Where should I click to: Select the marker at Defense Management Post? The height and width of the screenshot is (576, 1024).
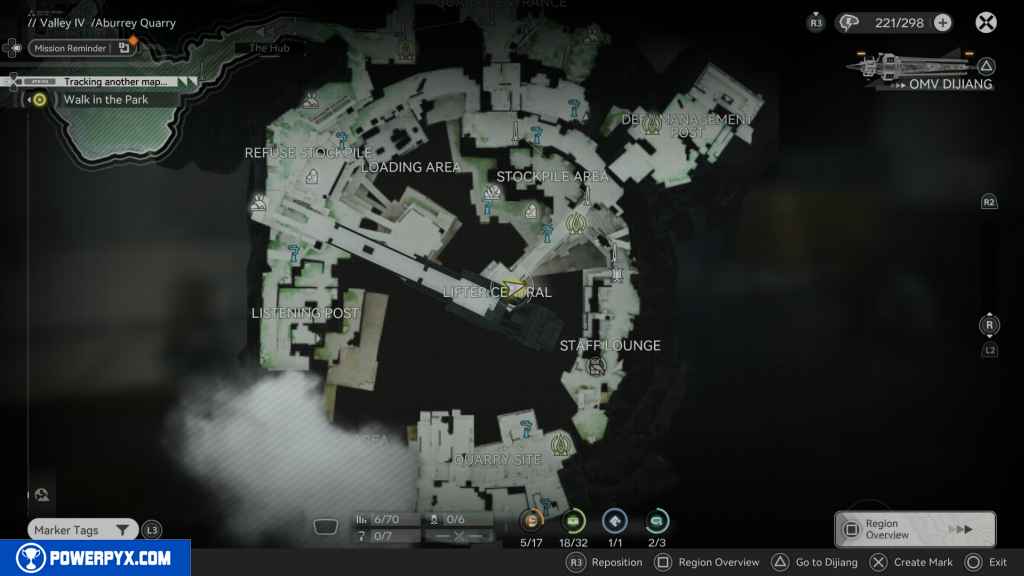point(654,123)
